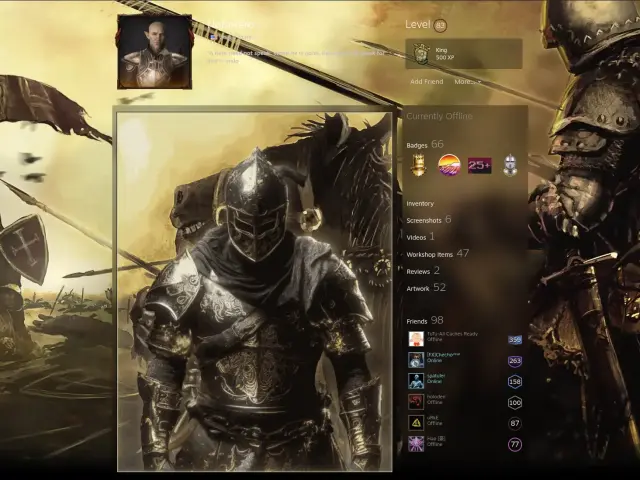Open the King badge with 500 XP
This screenshot has width=640, height=480.
coord(463,54)
